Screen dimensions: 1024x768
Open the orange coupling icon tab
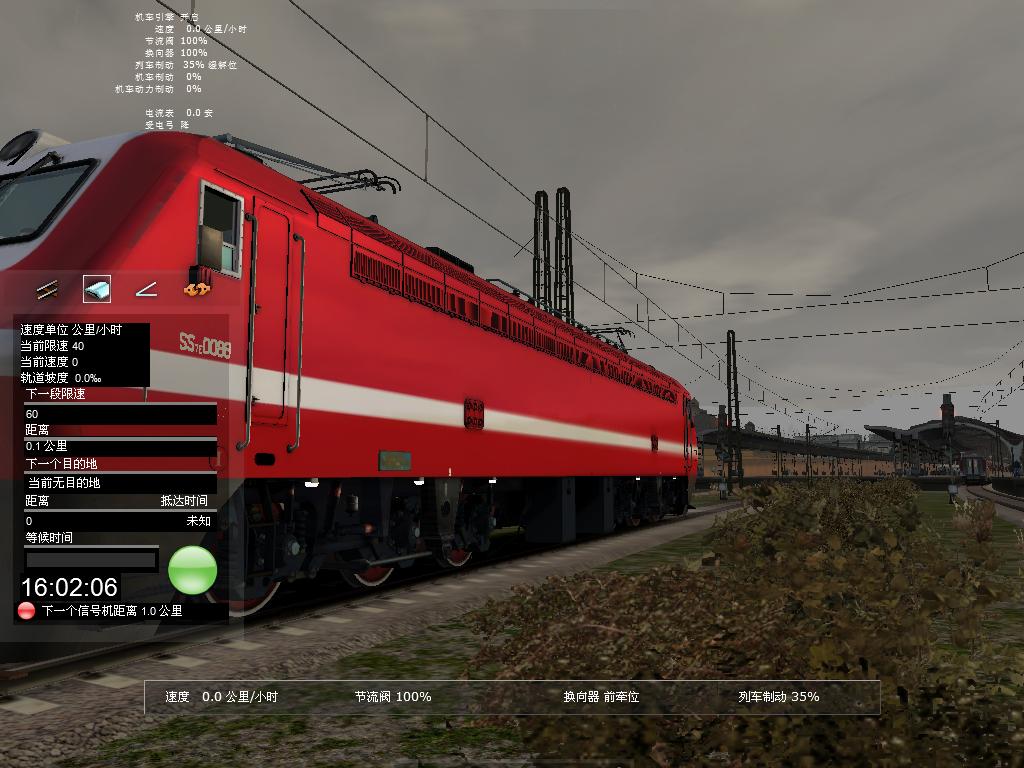pyautogui.click(x=196, y=290)
